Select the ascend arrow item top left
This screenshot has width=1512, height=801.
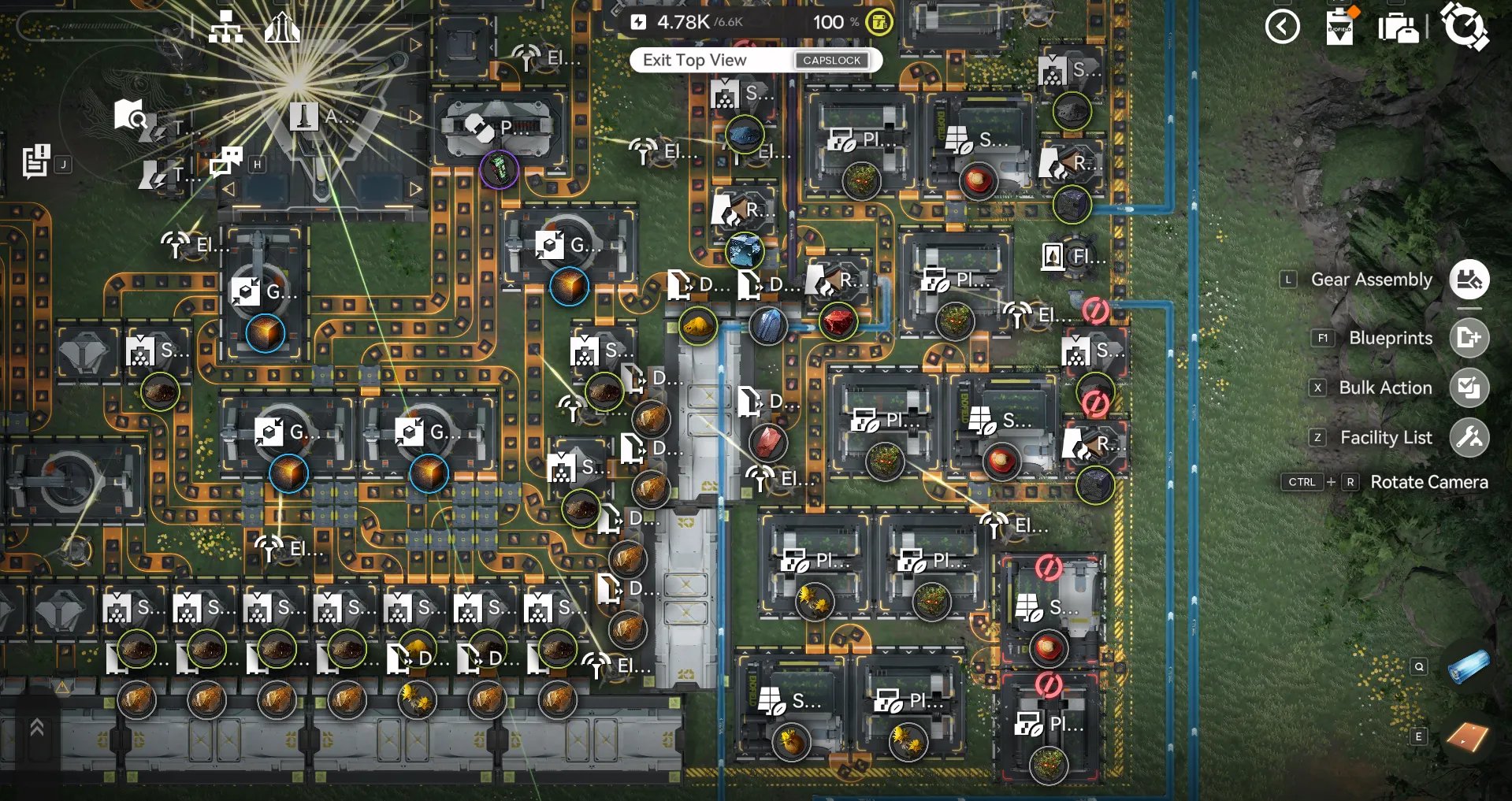[x=281, y=27]
